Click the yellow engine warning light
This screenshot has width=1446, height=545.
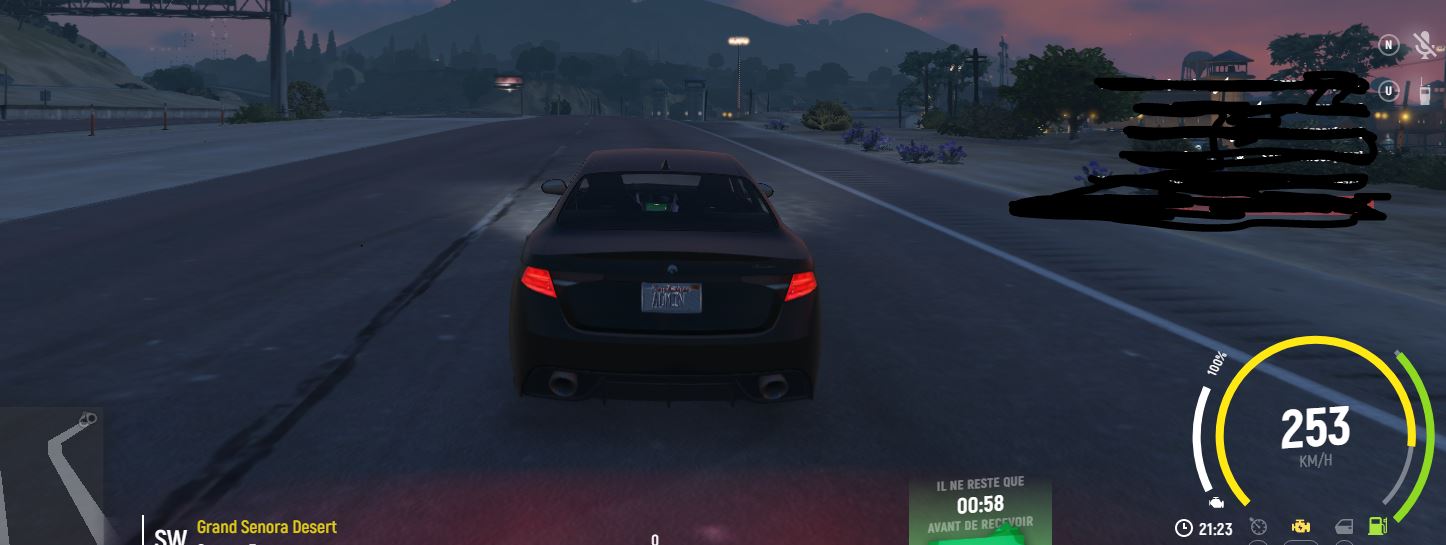[1301, 527]
